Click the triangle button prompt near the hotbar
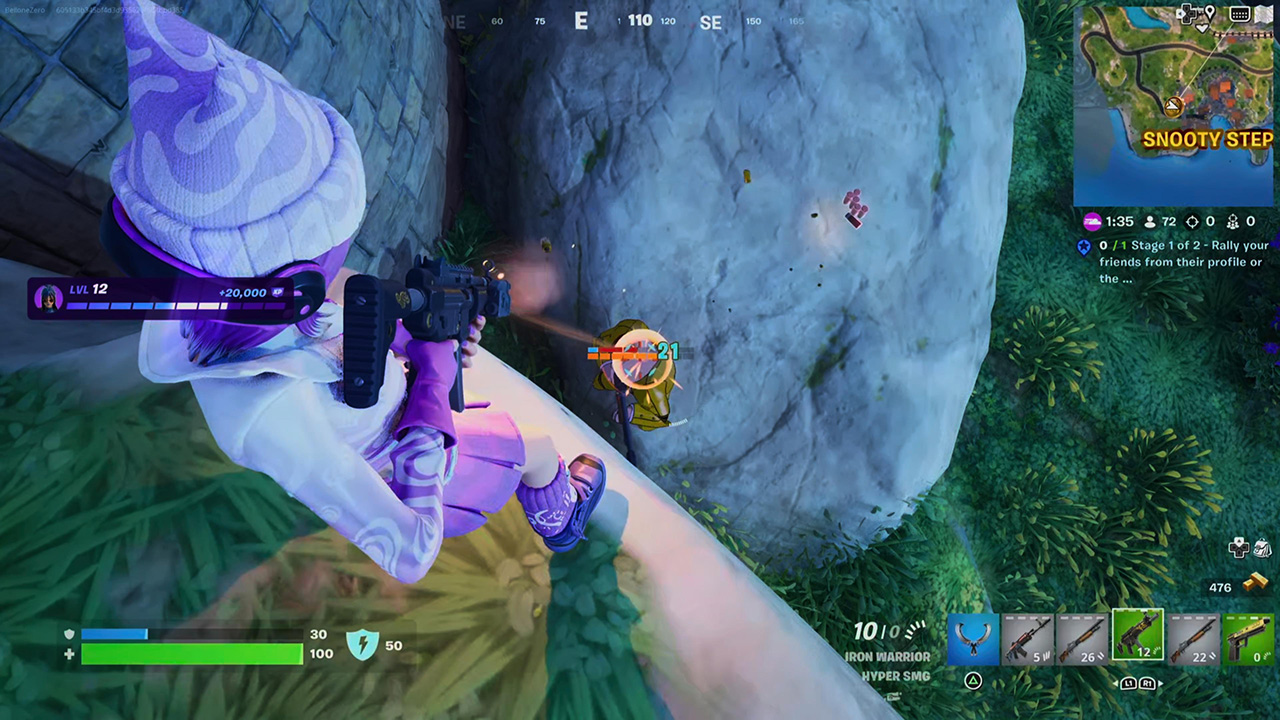The width and height of the screenshot is (1280, 720). tap(973, 681)
